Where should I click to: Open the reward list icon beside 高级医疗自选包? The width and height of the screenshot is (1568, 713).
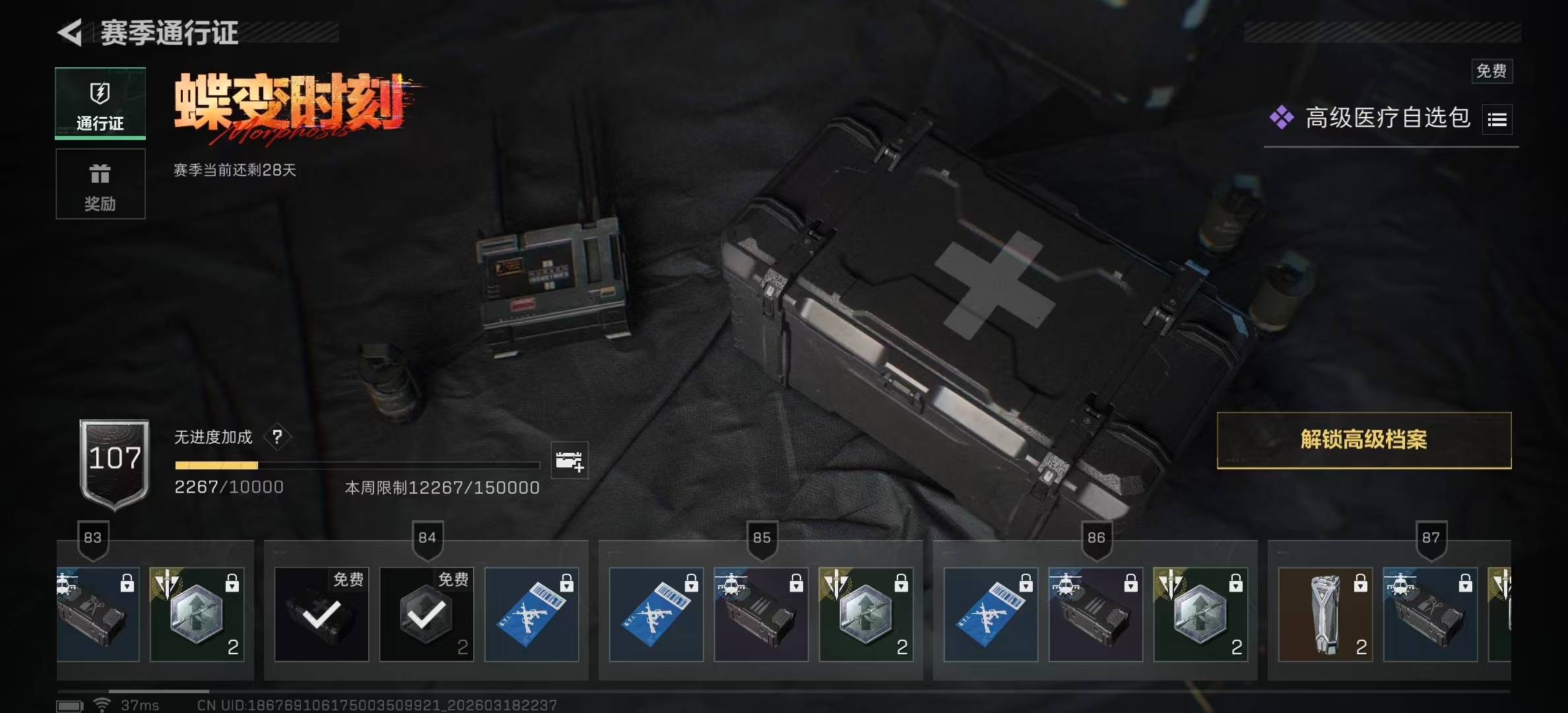click(x=1497, y=119)
